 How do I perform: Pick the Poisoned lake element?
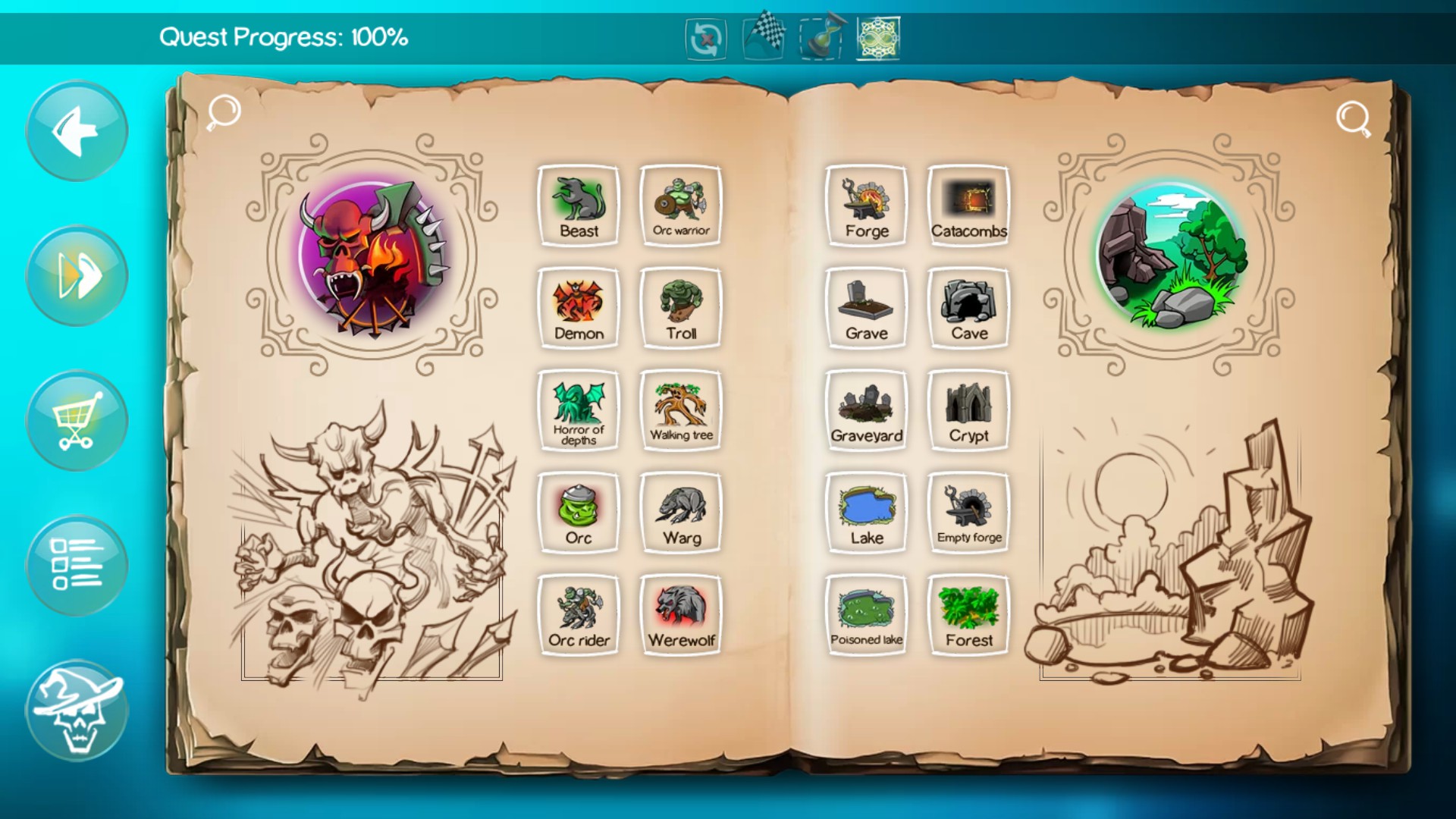[x=867, y=612]
